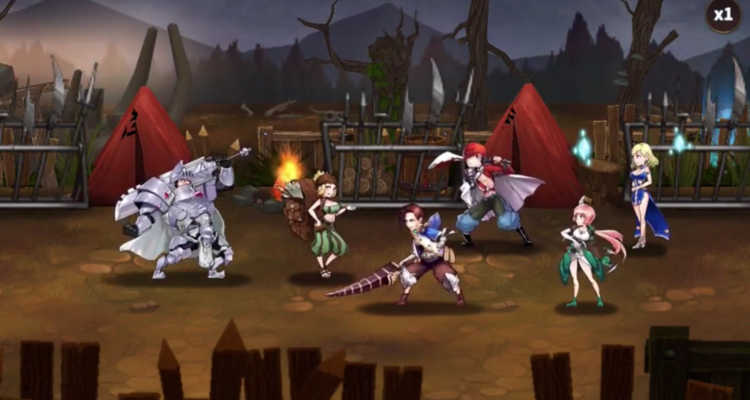
Task: Toggle the x1 battle speed button
Action: click(x=722, y=15)
